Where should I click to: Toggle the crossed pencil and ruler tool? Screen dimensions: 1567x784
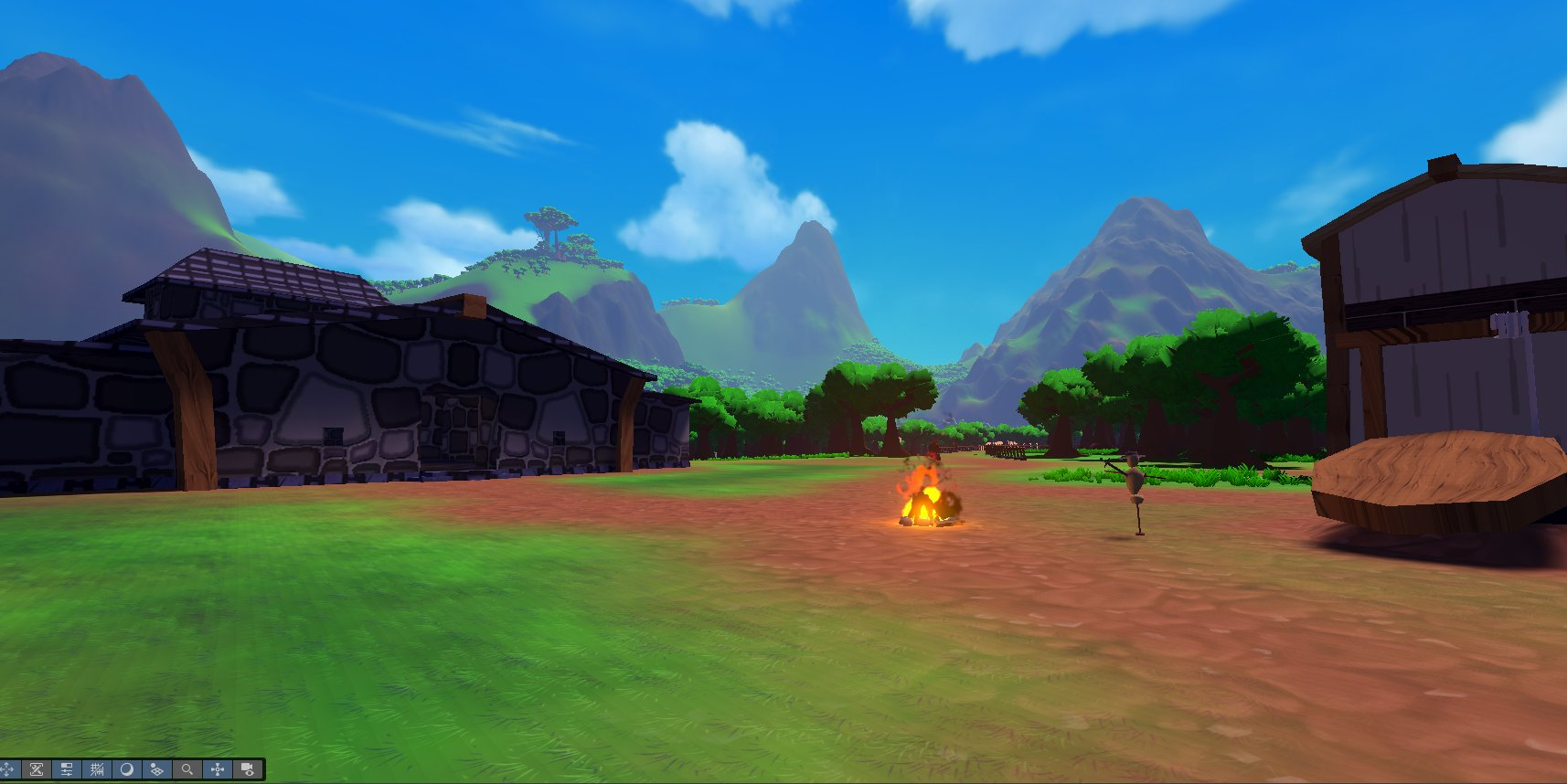pyautogui.click(x=37, y=769)
